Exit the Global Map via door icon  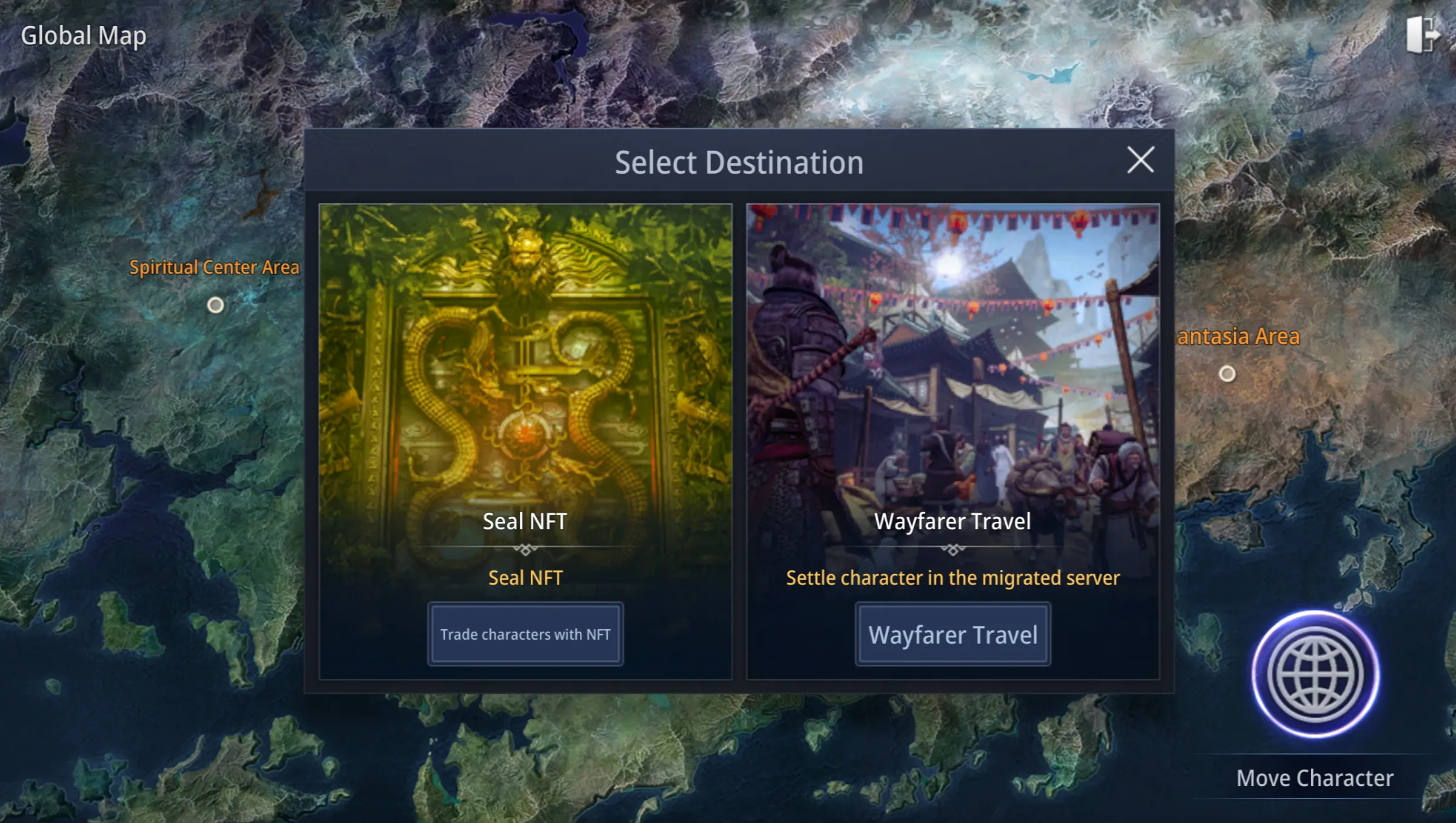1421,35
